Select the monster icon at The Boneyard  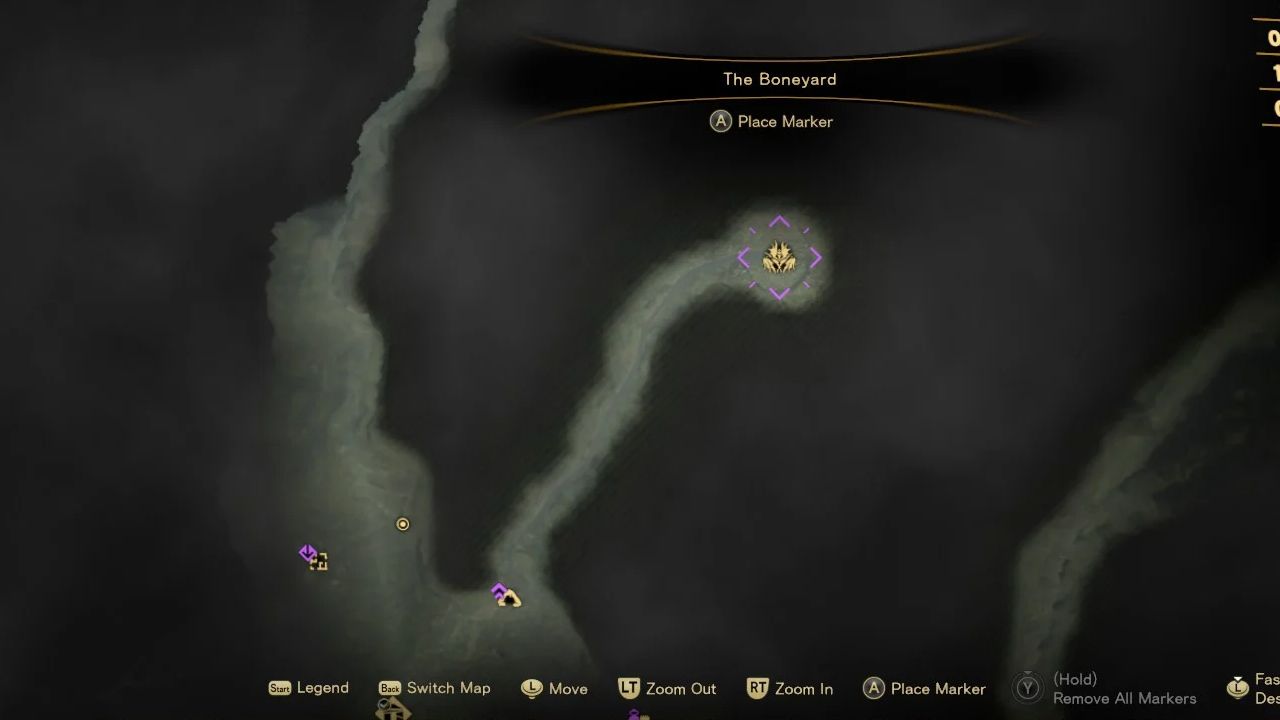(x=778, y=258)
